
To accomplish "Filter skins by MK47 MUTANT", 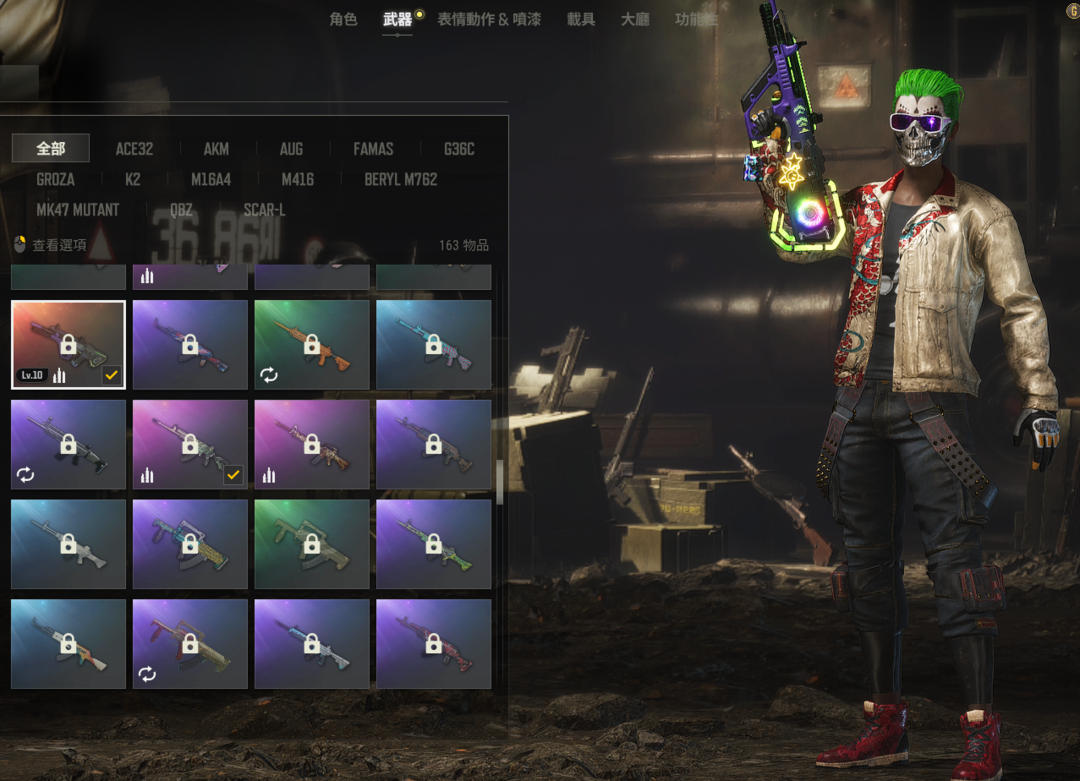I will pyautogui.click(x=77, y=210).
